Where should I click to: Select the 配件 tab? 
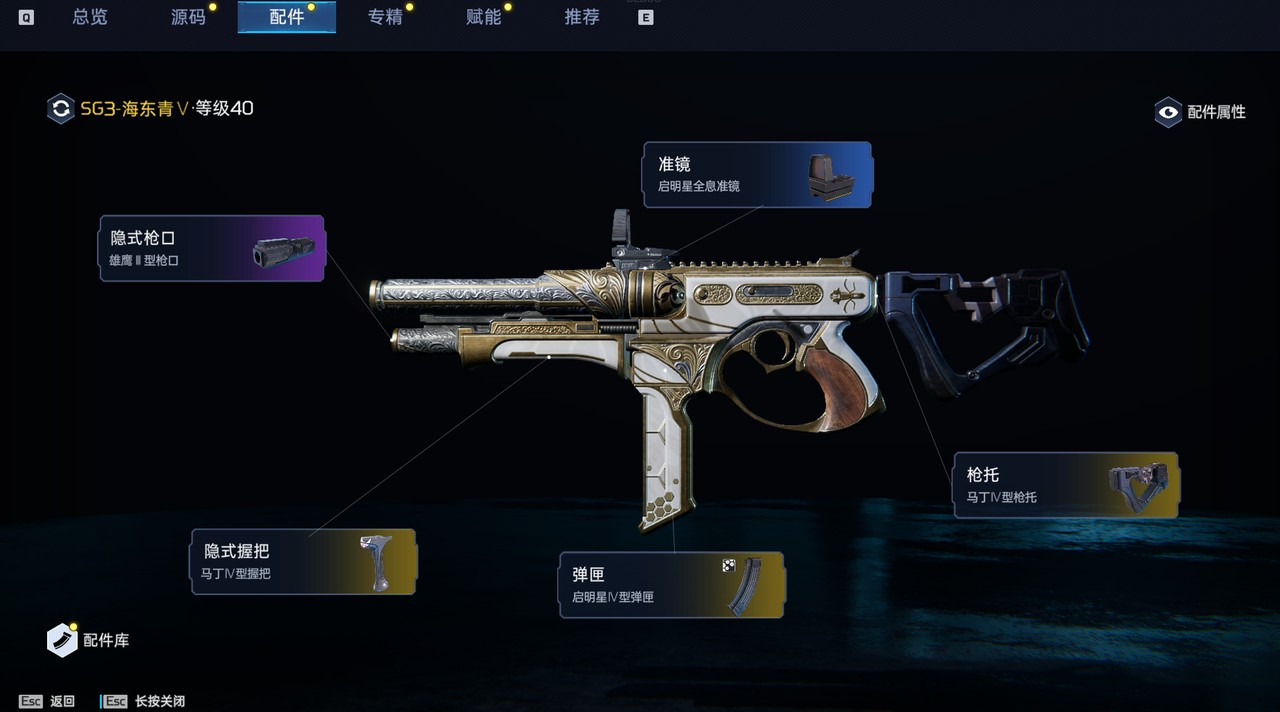coord(287,17)
